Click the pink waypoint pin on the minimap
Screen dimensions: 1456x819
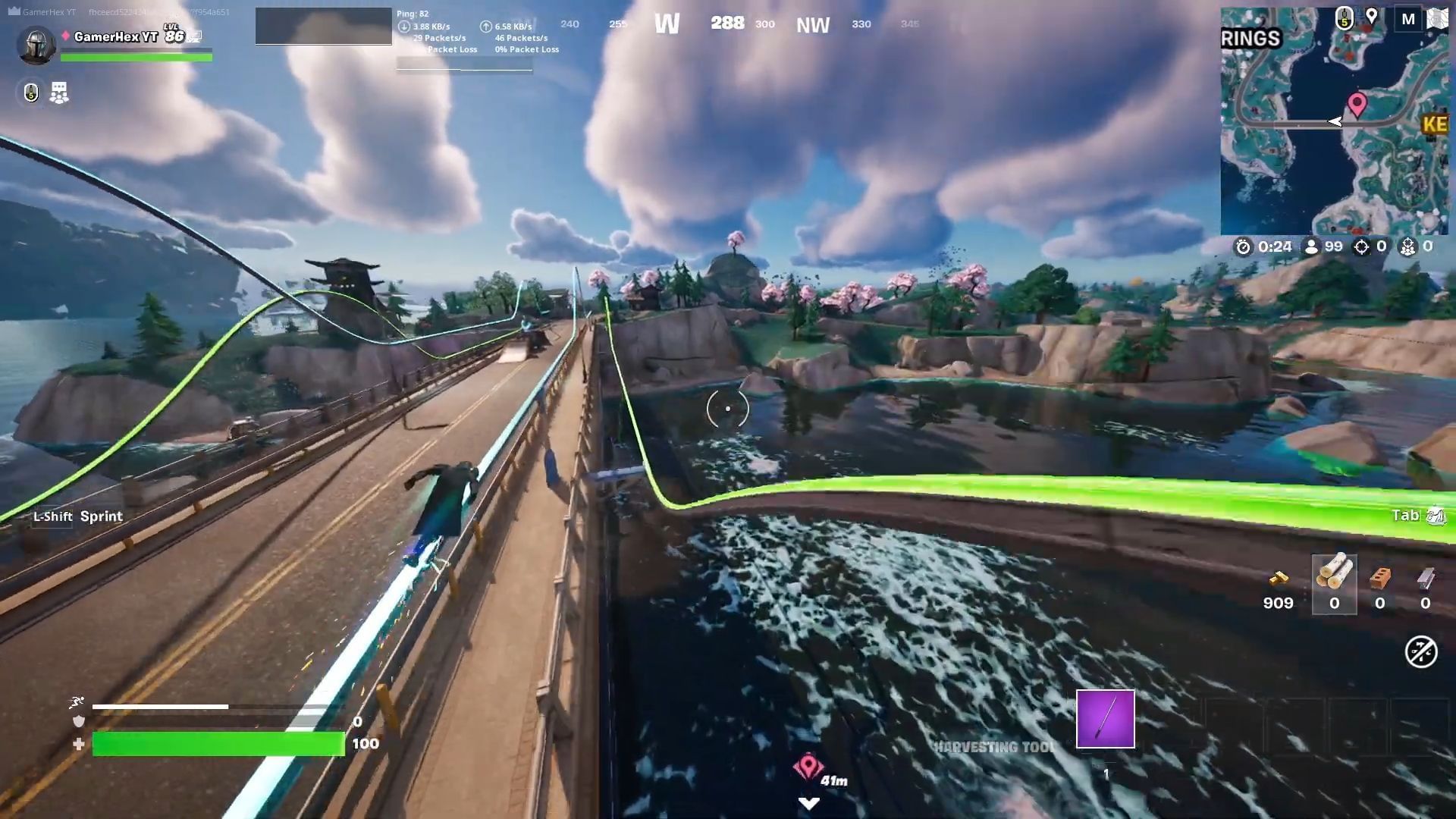click(1357, 105)
